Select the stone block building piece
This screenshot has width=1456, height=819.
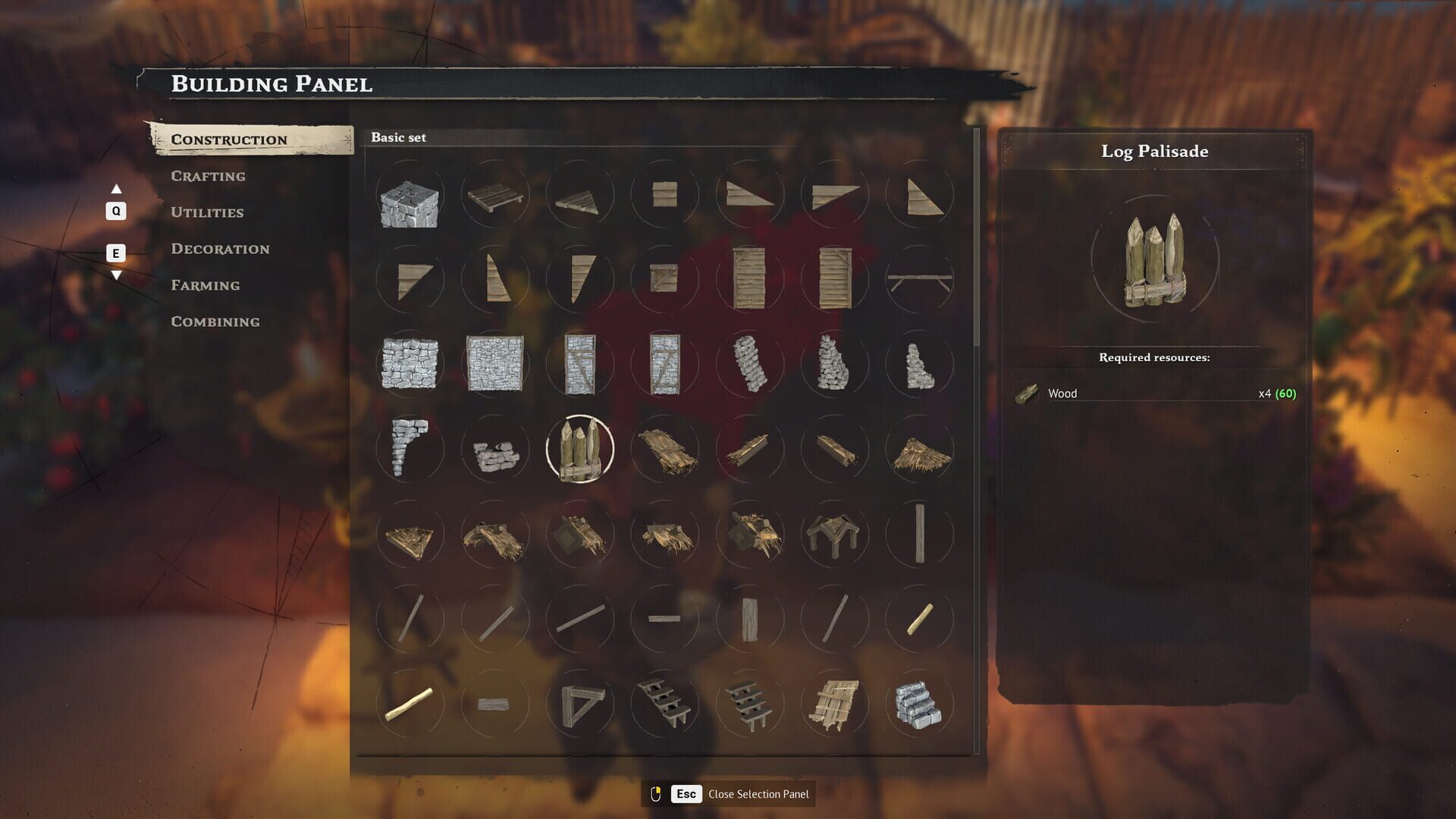point(409,199)
